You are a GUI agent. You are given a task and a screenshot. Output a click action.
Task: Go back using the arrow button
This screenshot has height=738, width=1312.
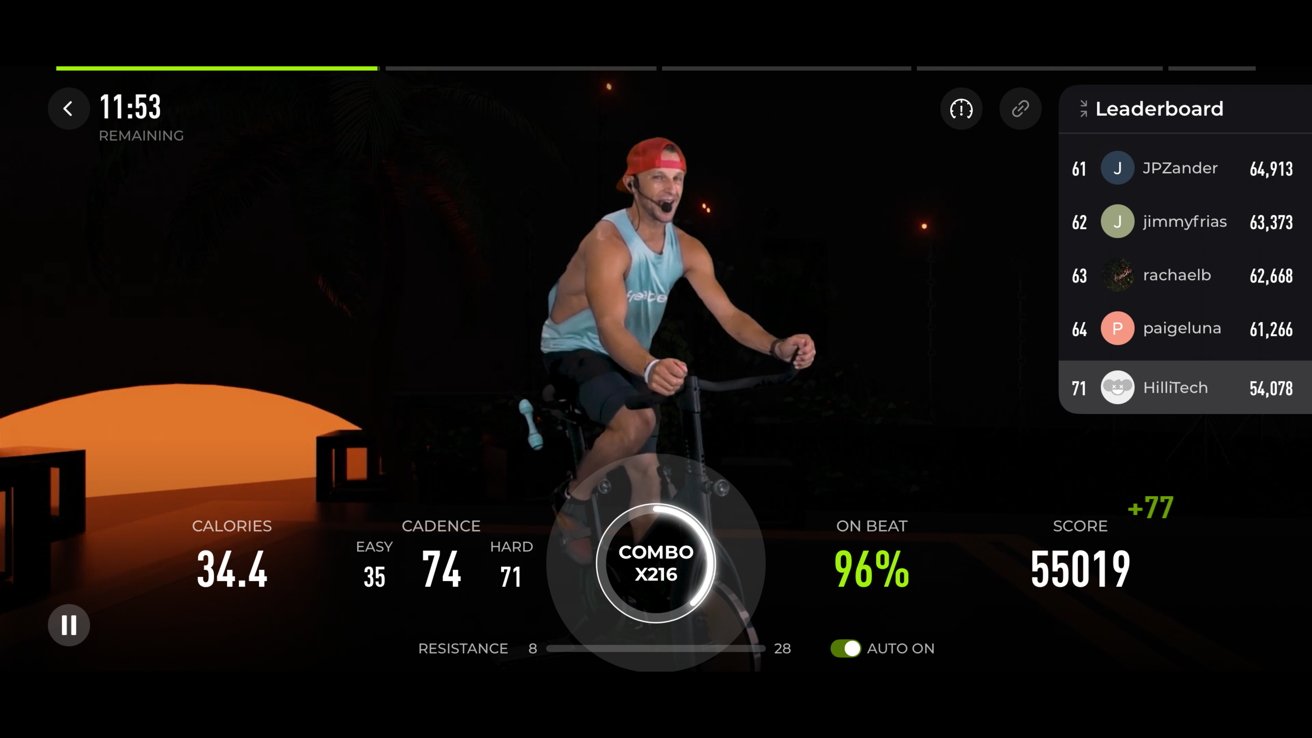point(68,109)
